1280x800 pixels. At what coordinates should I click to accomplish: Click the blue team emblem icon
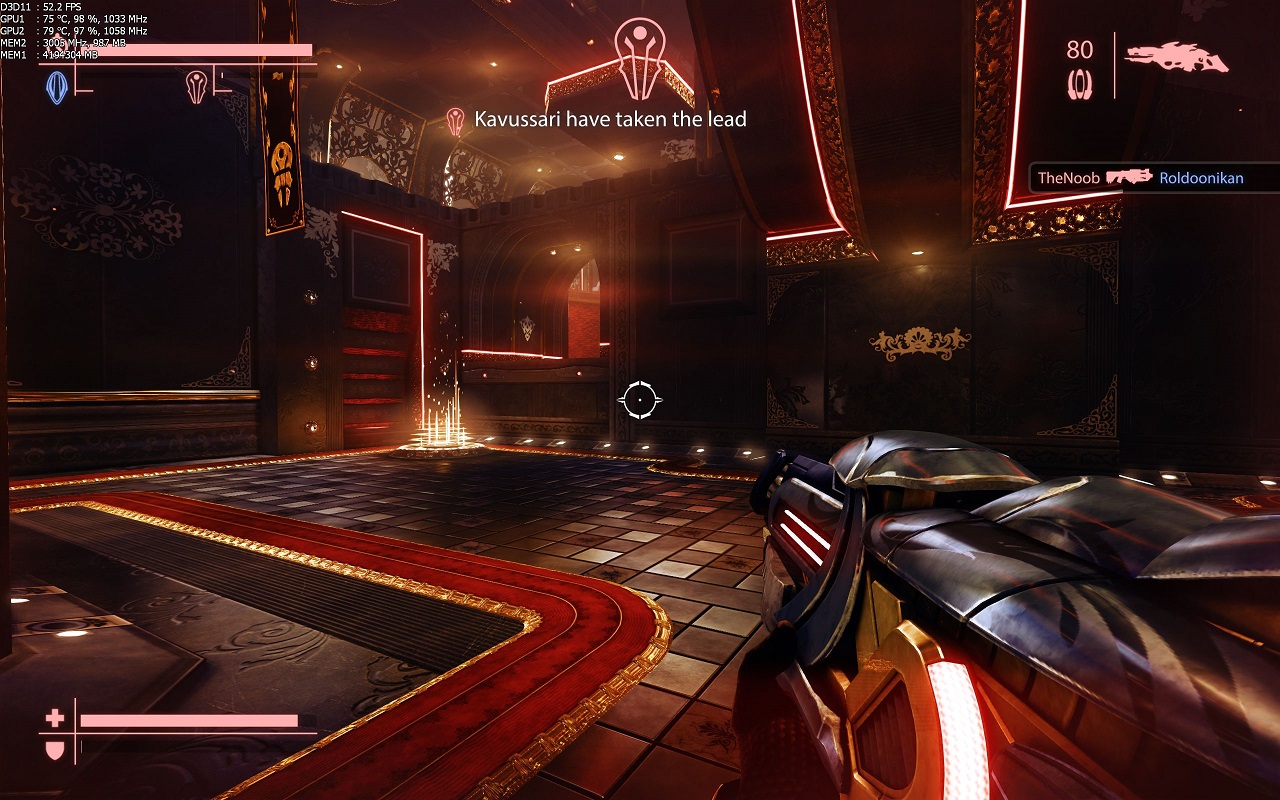57,88
